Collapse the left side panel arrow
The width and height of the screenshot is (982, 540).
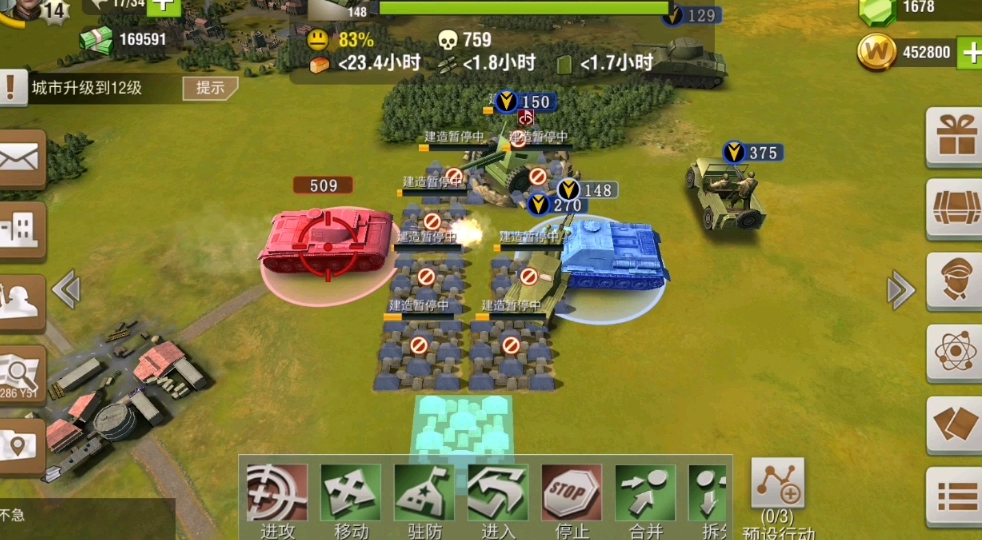pyautogui.click(x=66, y=290)
